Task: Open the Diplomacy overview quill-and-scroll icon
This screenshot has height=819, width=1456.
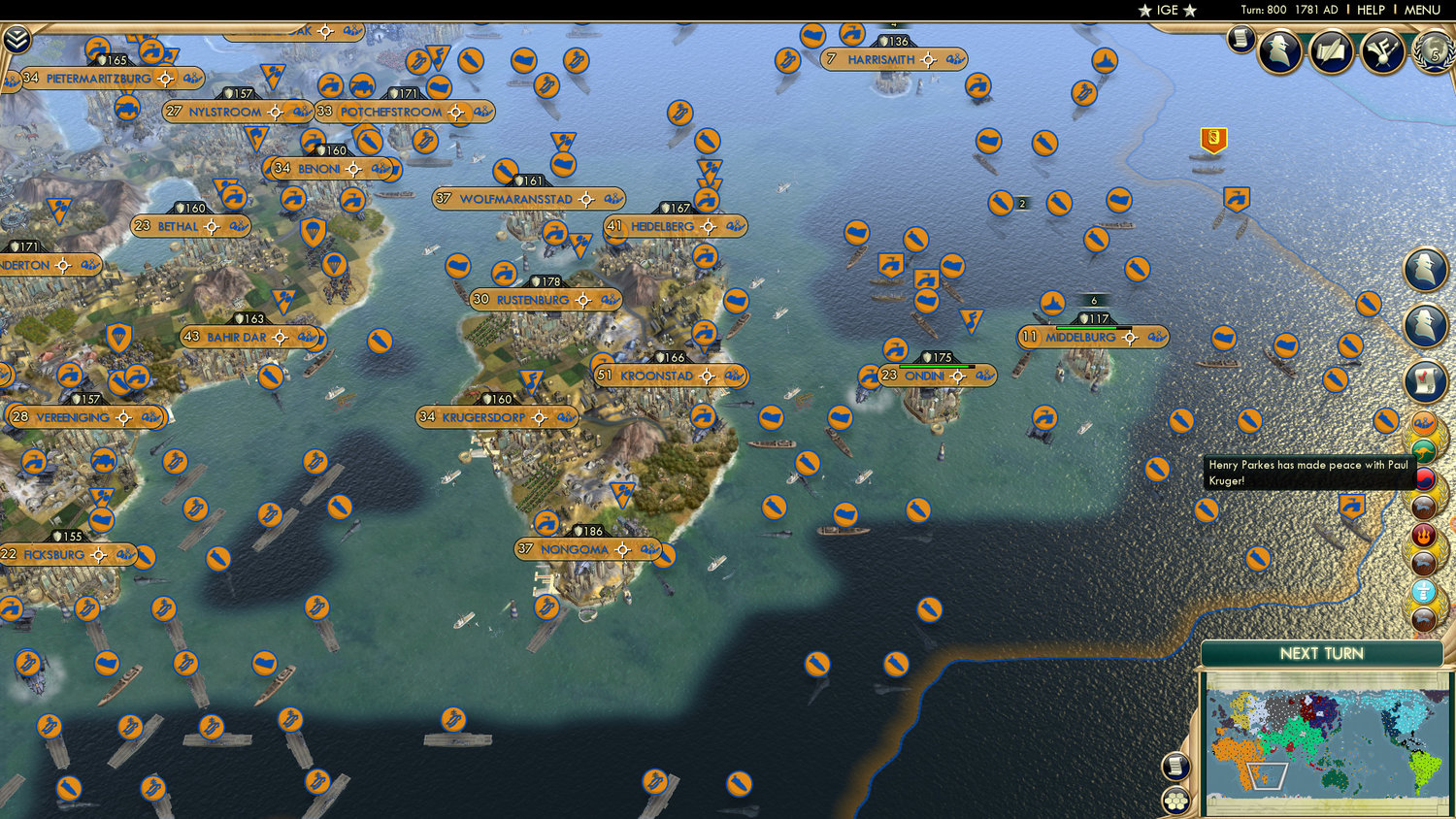Action: [1330, 50]
